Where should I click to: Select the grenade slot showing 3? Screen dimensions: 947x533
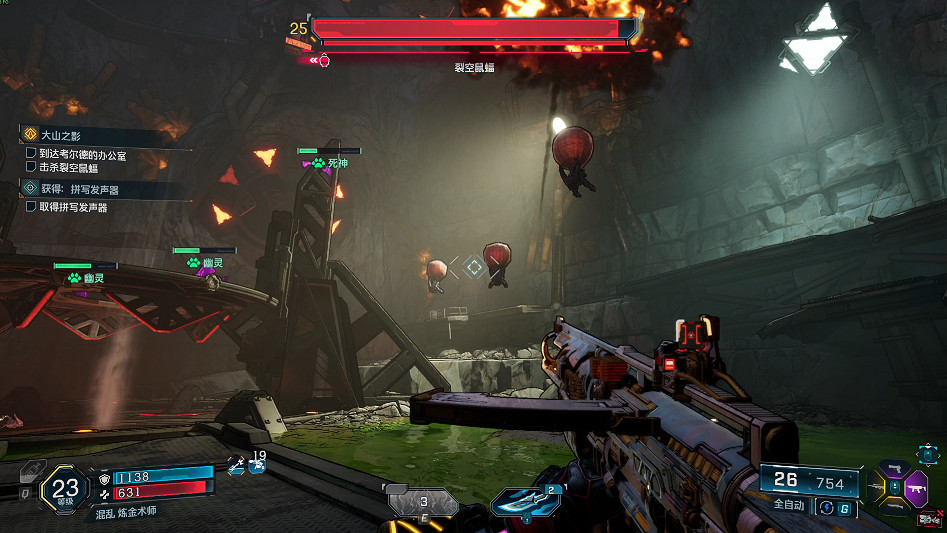pyautogui.click(x=423, y=502)
